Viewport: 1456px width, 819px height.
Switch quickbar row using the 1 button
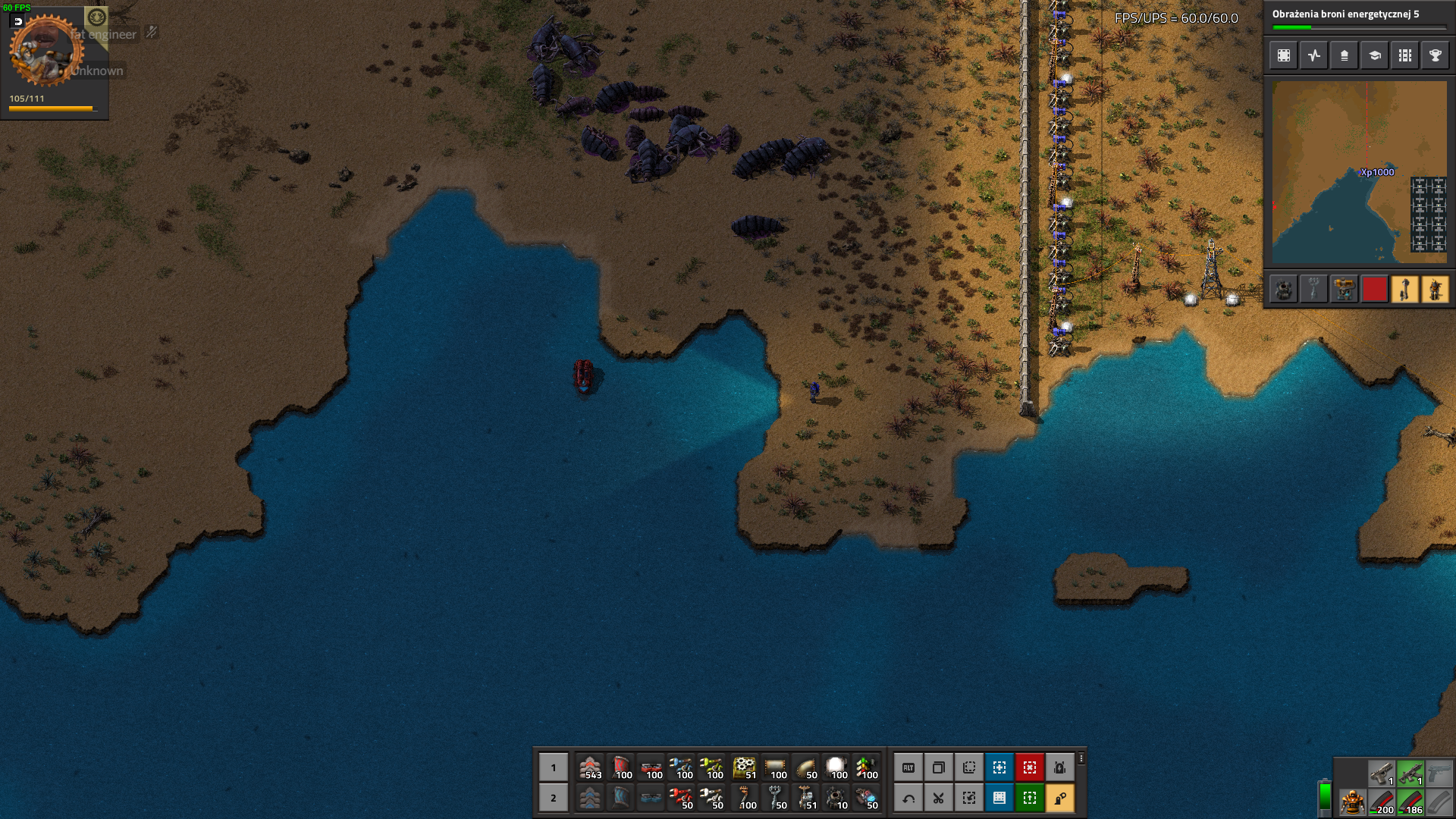pos(553,767)
